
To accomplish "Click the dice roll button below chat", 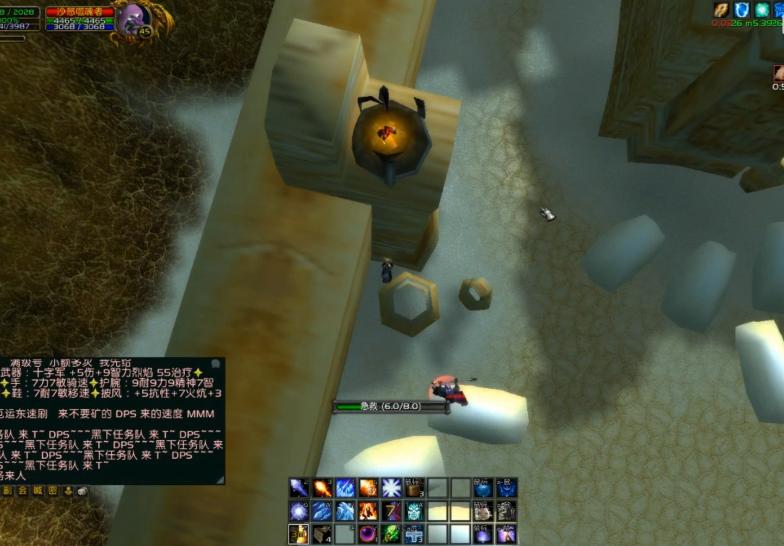I will [x=81, y=491].
